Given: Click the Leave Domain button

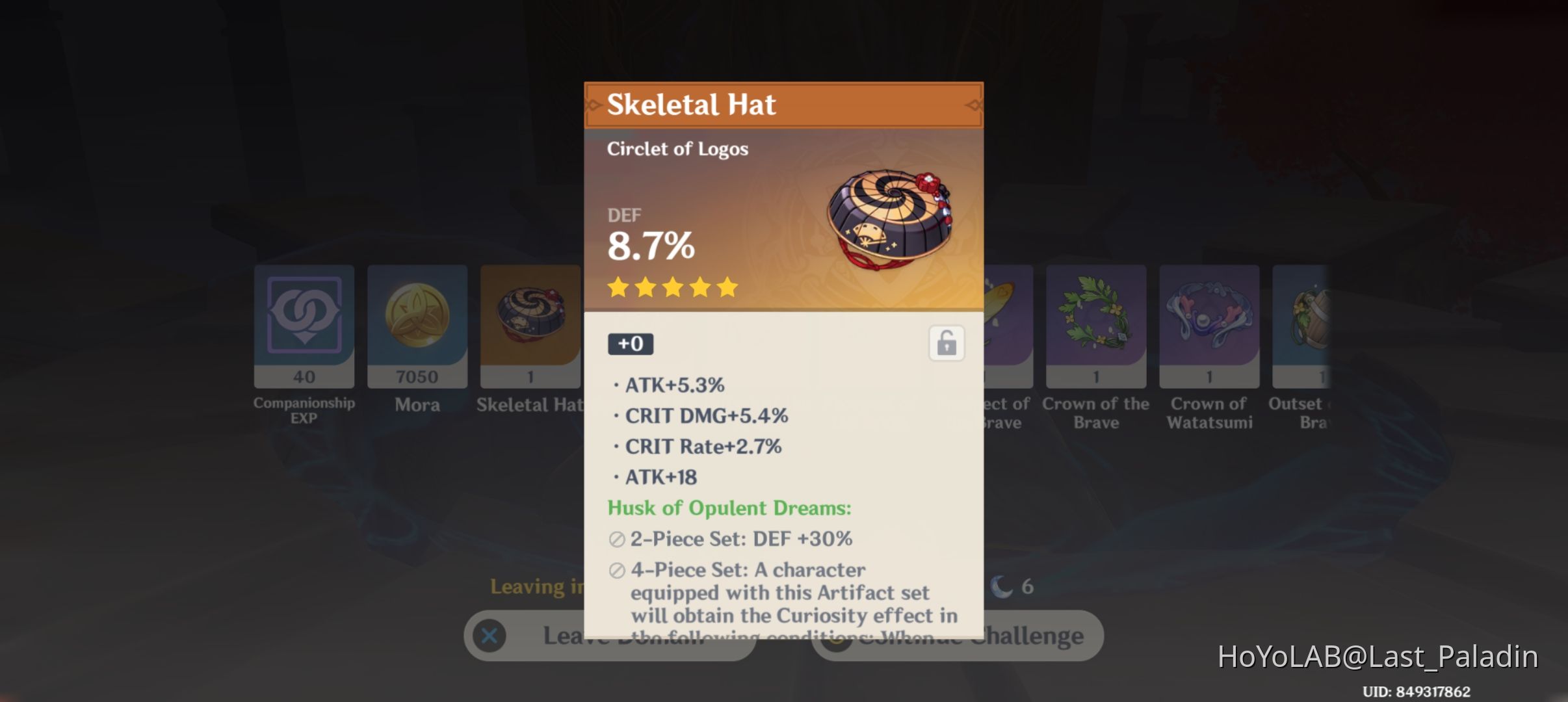Looking at the screenshot, I should (x=611, y=636).
